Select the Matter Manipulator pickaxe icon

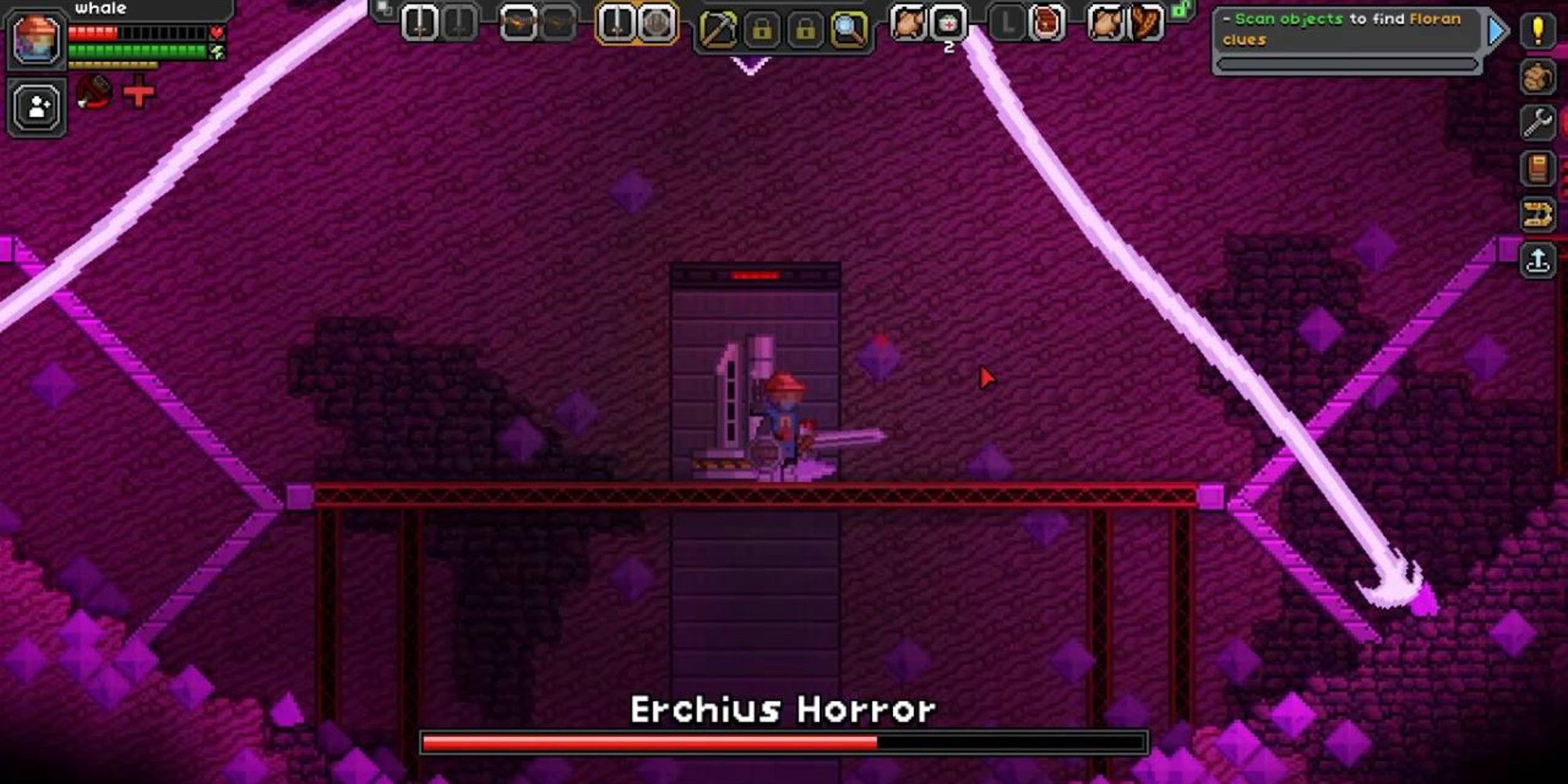click(x=718, y=27)
